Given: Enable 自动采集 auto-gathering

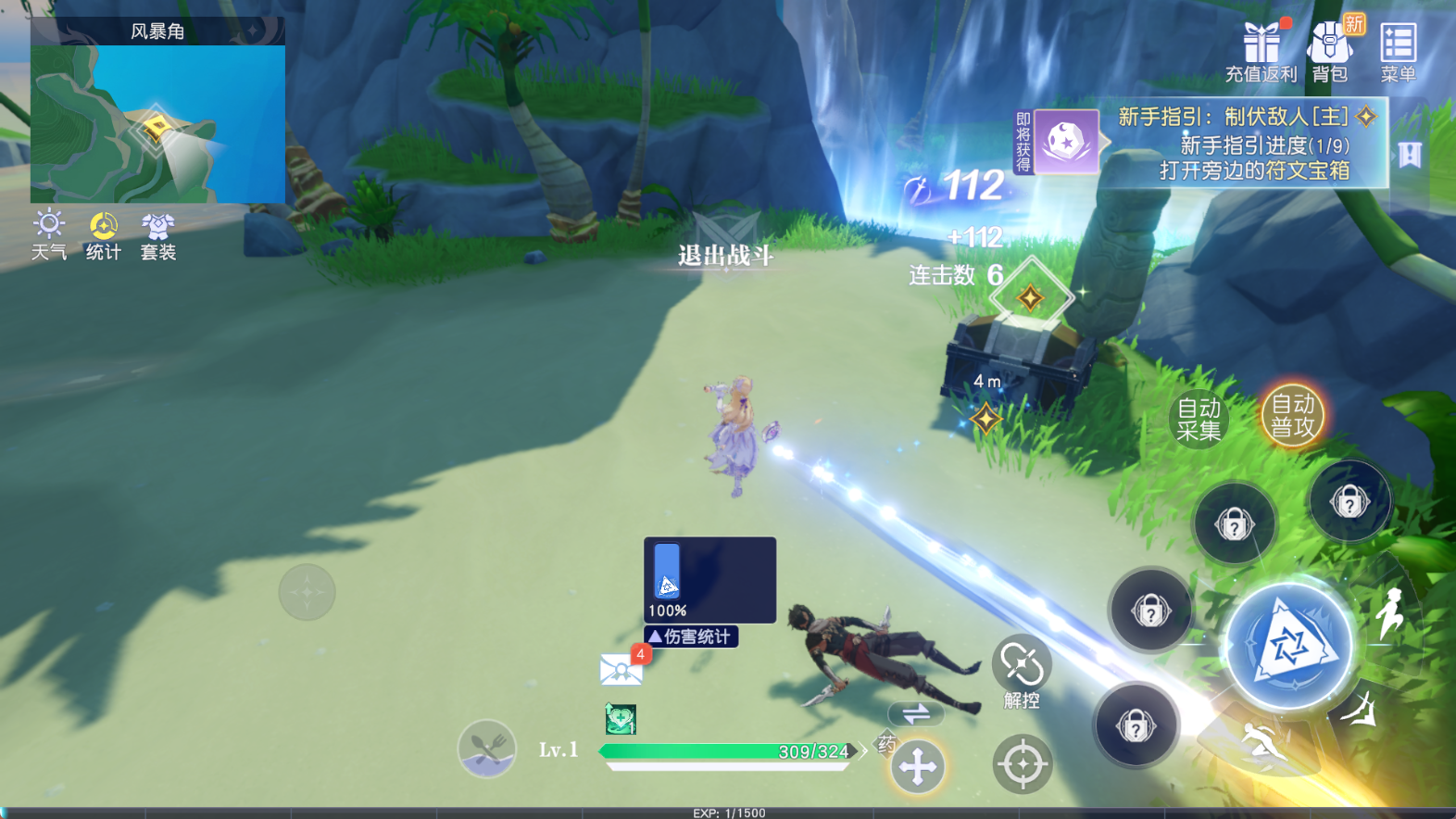Looking at the screenshot, I should coord(1199,419).
